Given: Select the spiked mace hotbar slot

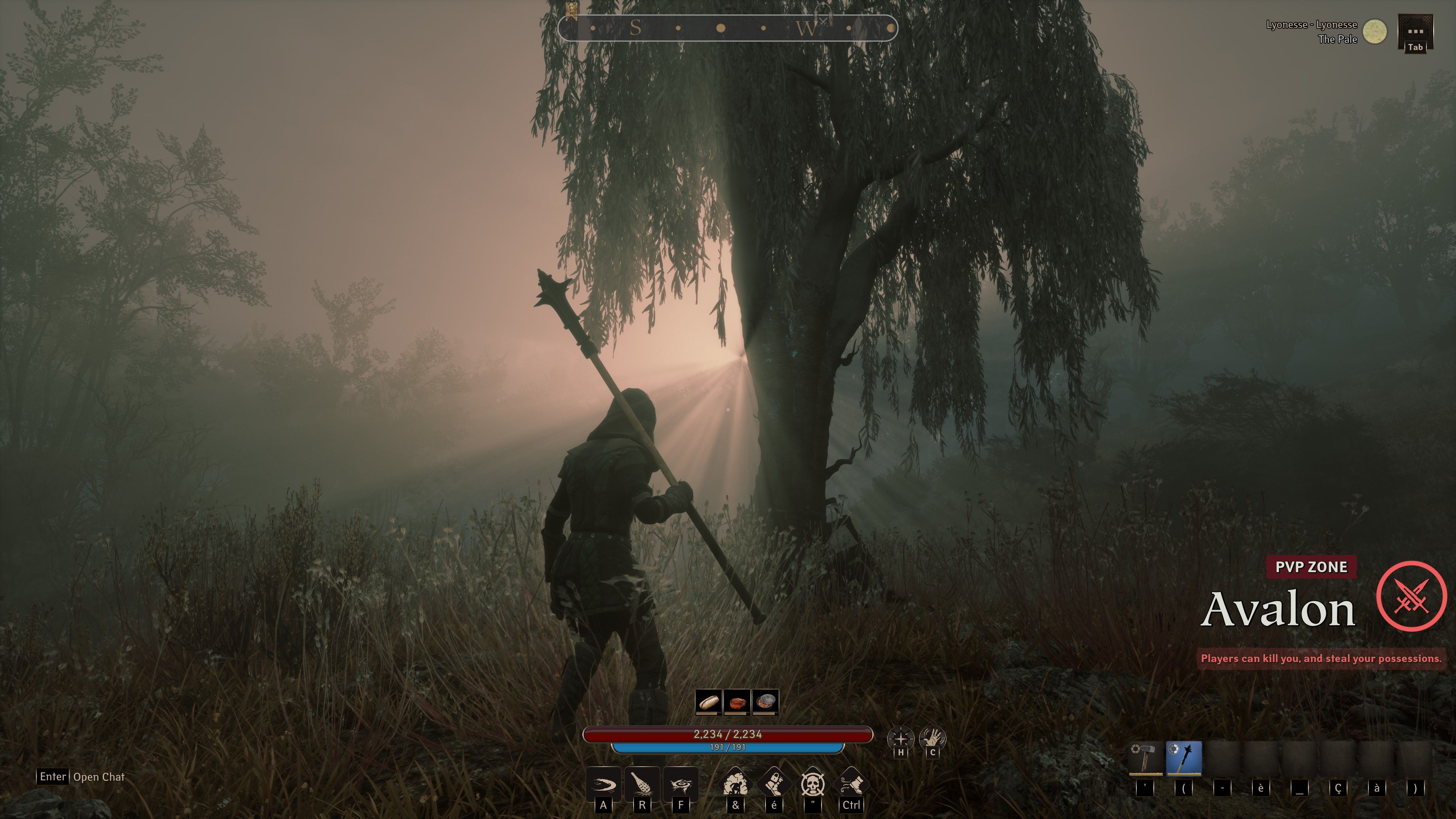Looking at the screenshot, I should (1183, 758).
